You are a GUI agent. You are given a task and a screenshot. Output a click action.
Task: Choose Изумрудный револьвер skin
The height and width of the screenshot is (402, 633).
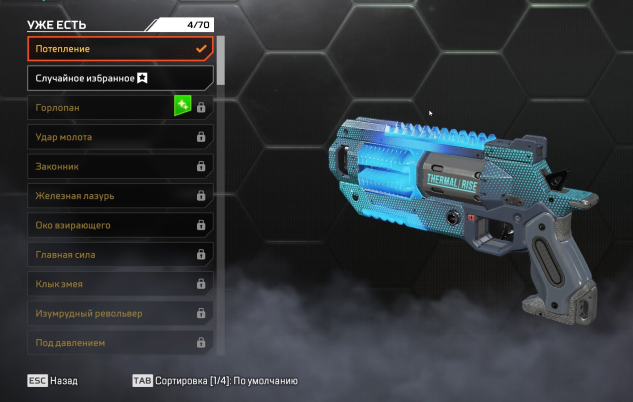(119, 313)
